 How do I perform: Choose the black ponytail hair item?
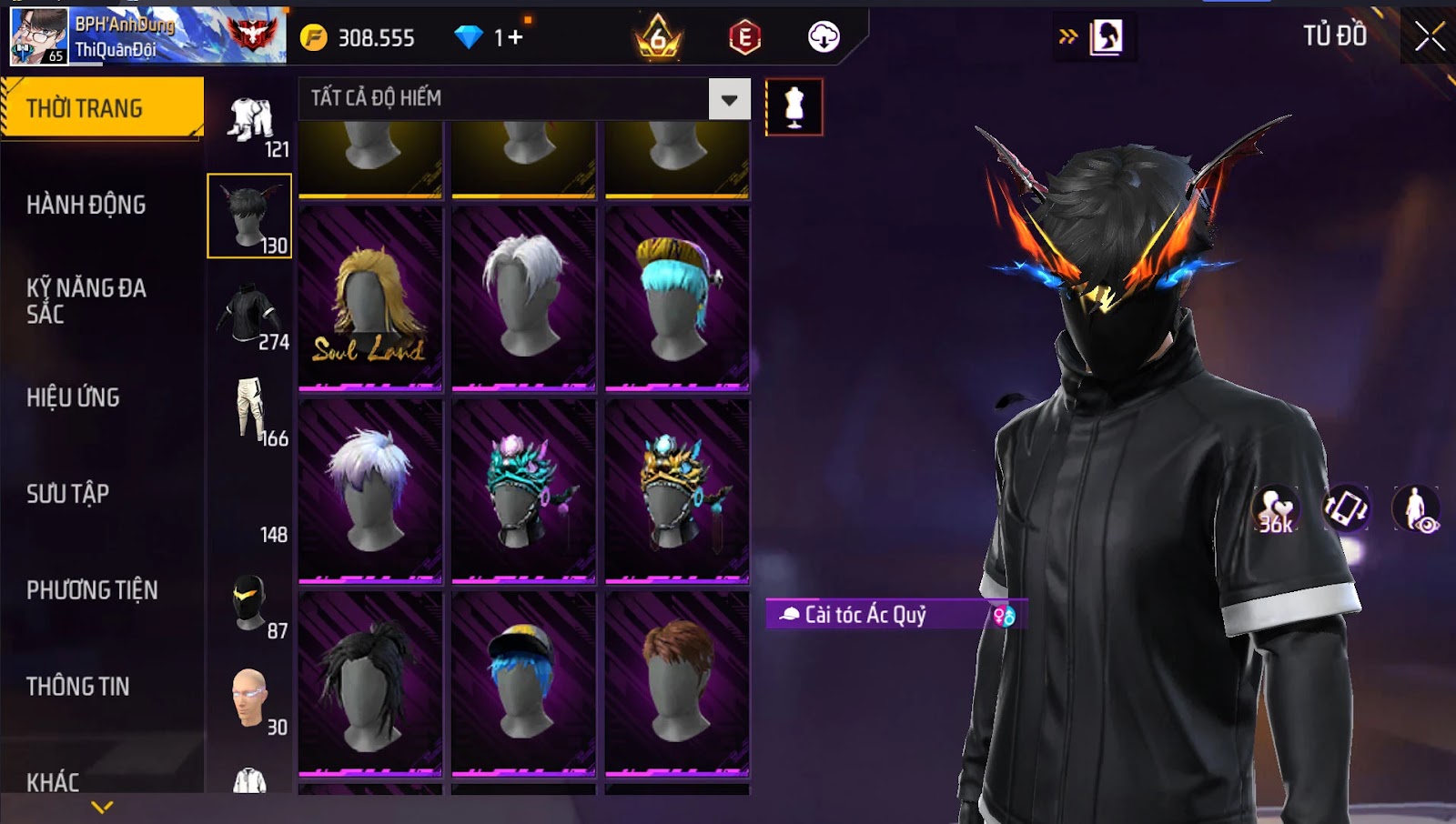(x=370, y=684)
